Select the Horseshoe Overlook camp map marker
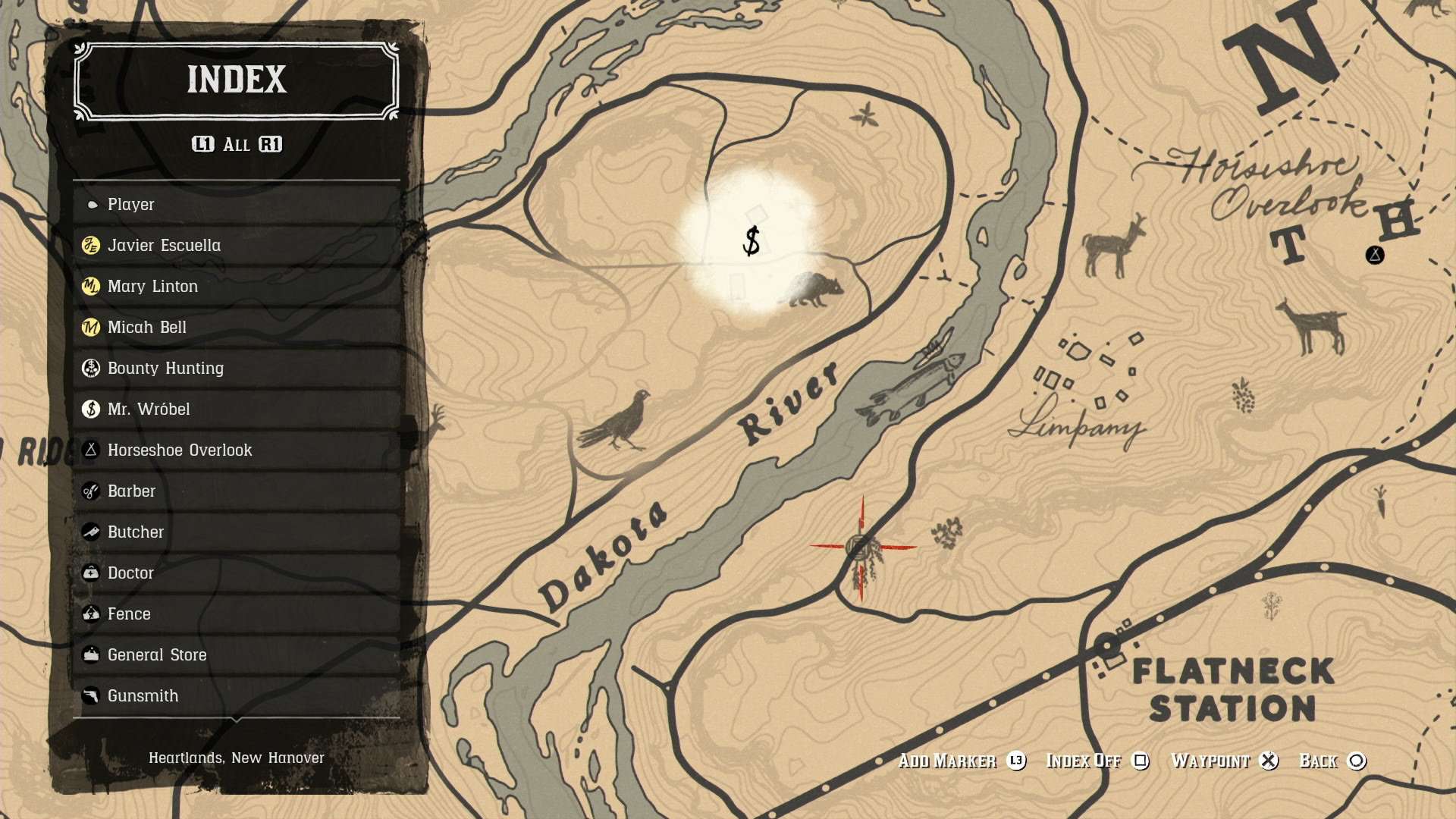Screen dimensions: 1456x819 tap(1375, 255)
